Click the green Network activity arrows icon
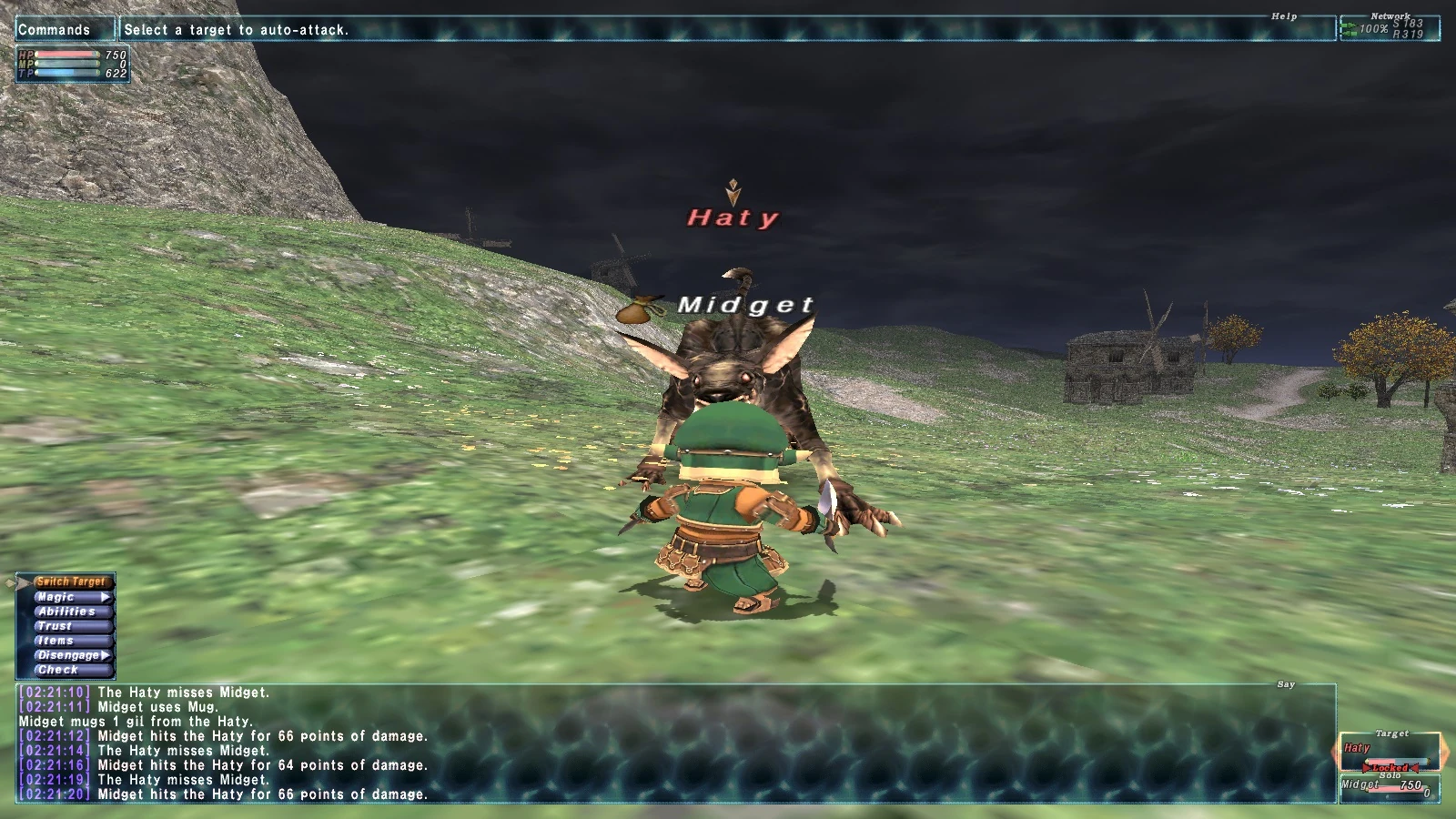This screenshot has height=819, width=1456. (x=1350, y=28)
